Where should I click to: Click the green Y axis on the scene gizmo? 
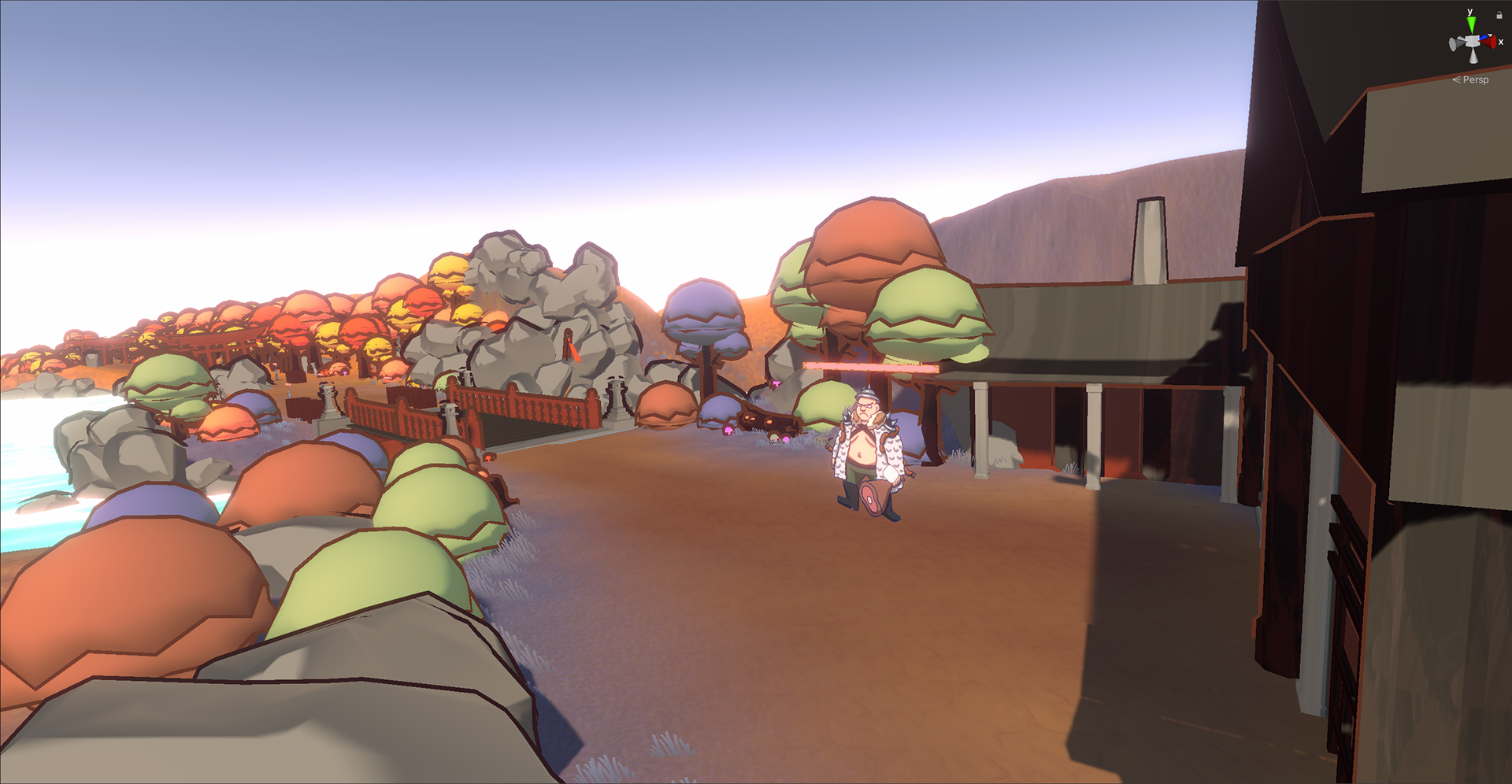[x=1472, y=24]
